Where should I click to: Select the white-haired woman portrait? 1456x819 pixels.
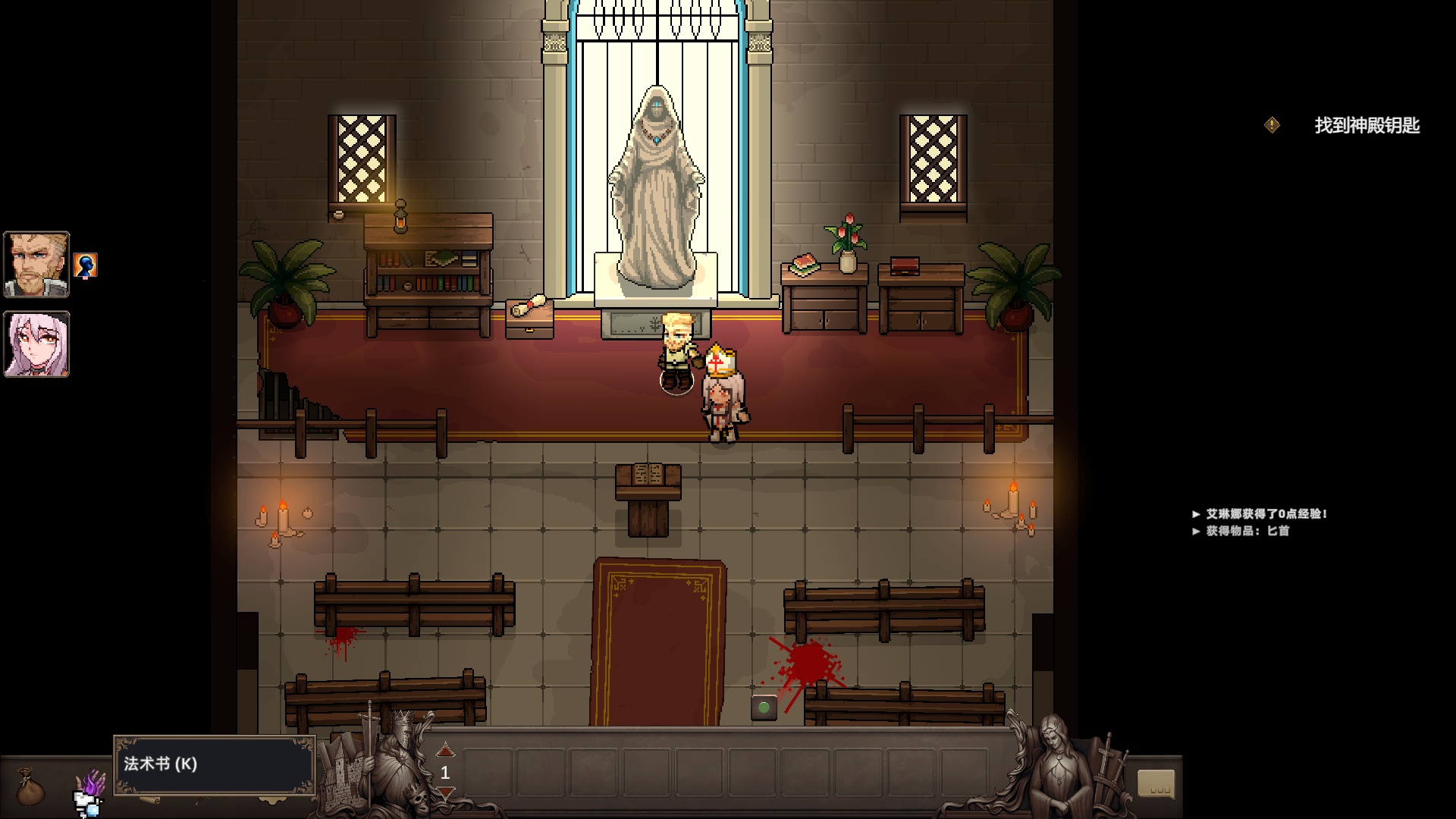(36, 344)
